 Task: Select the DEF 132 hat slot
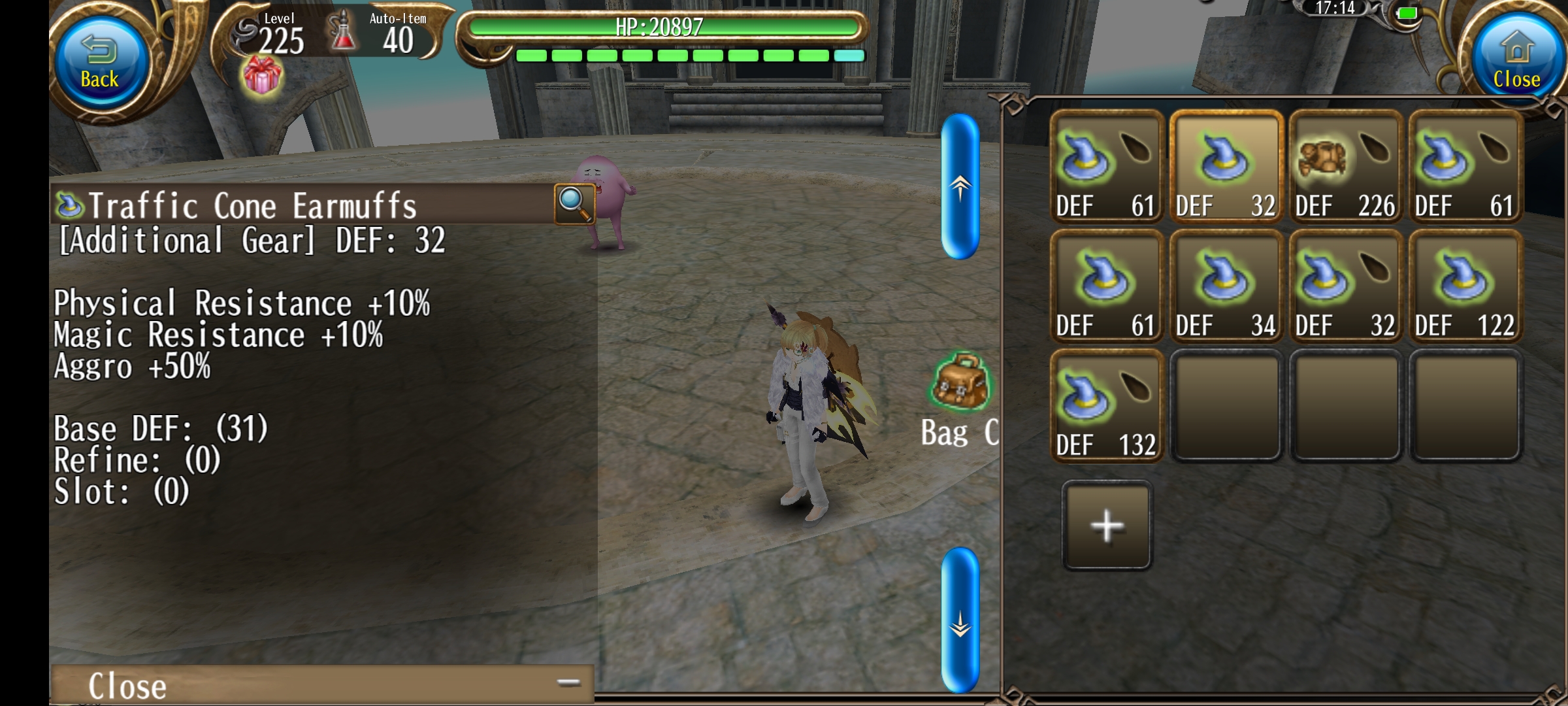click(x=1106, y=406)
